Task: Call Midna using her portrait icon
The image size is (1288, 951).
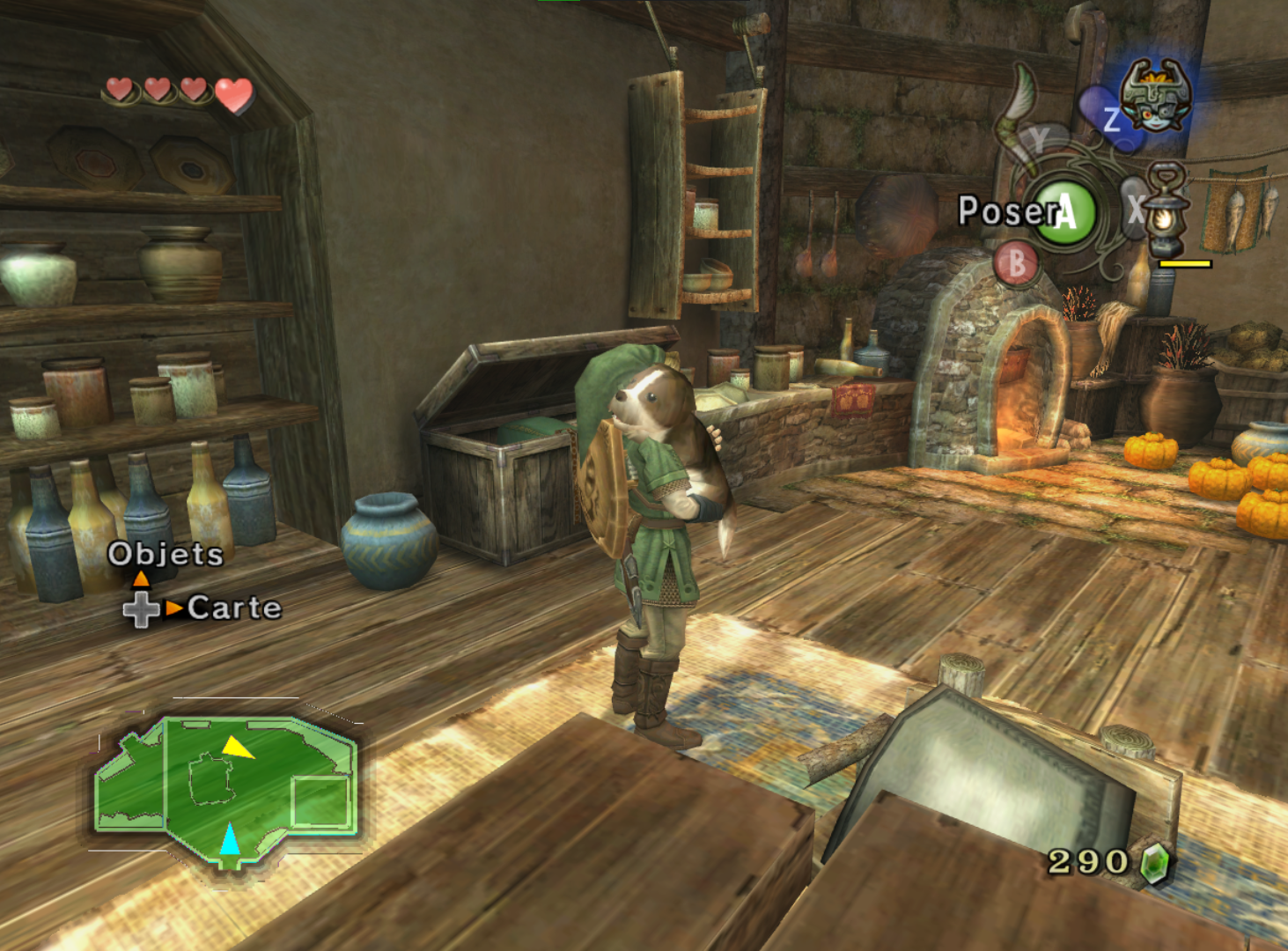Action: (x=1155, y=96)
